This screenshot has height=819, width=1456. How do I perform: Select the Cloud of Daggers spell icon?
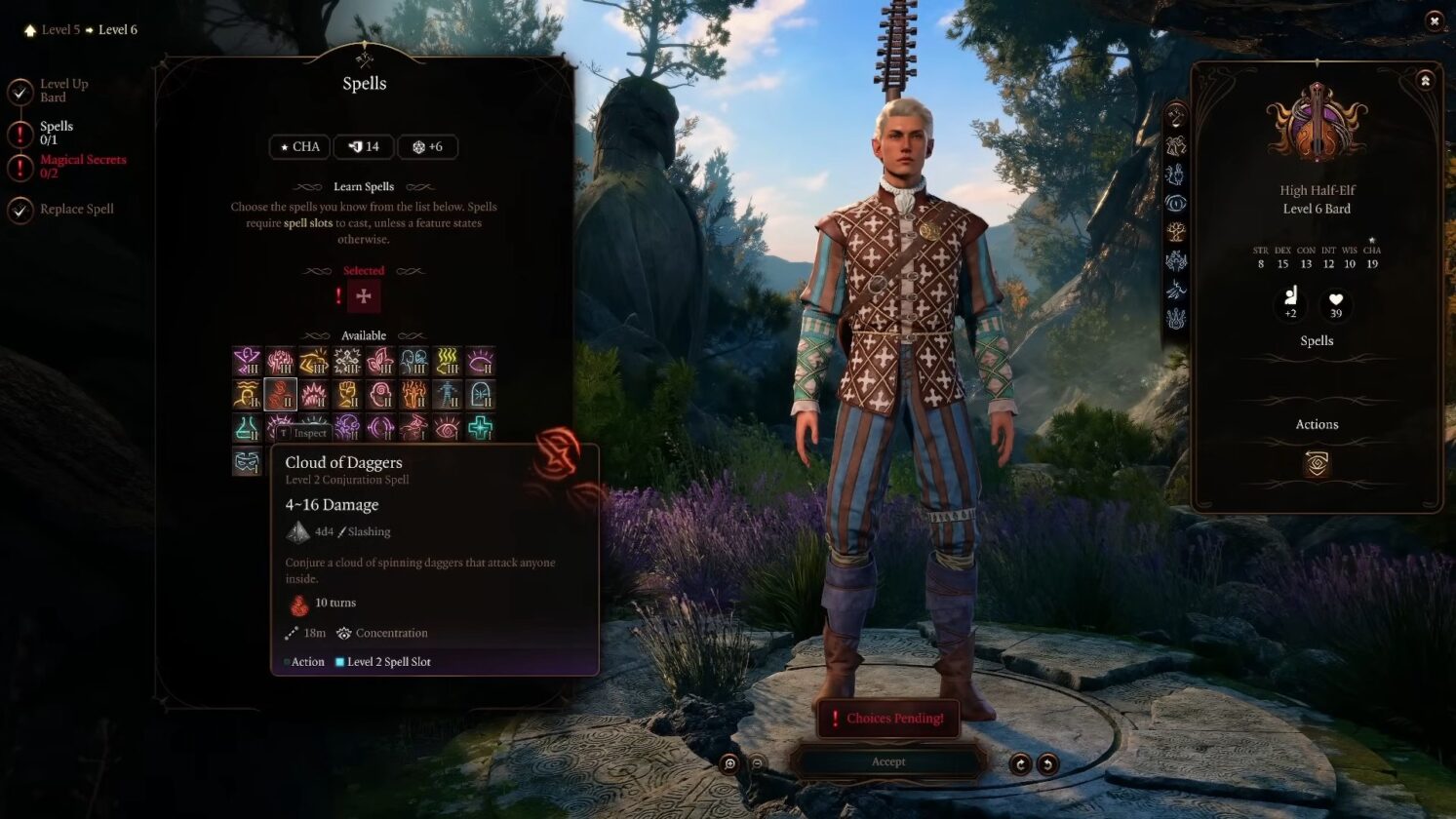(280, 395)
